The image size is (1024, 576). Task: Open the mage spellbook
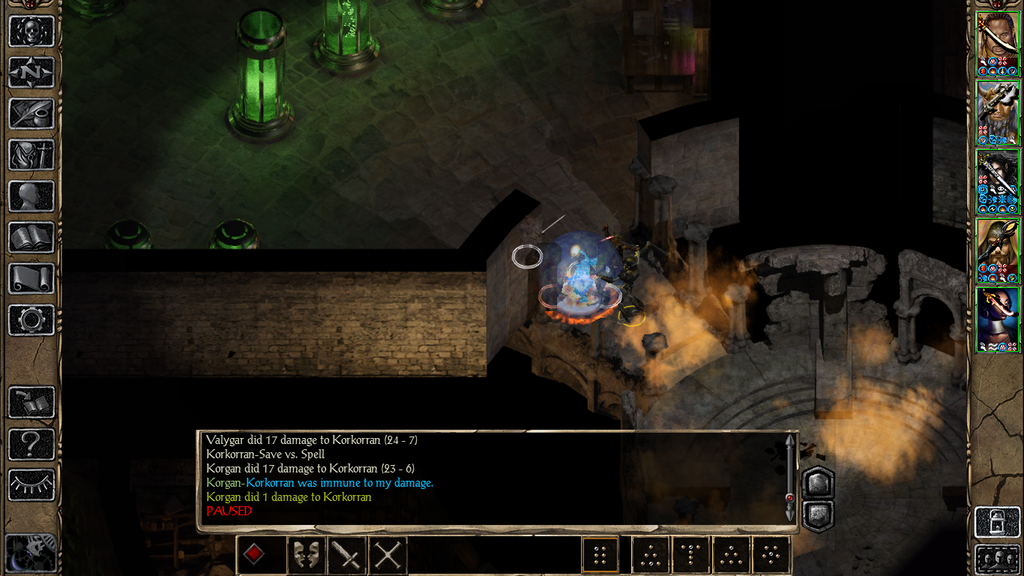31,237
